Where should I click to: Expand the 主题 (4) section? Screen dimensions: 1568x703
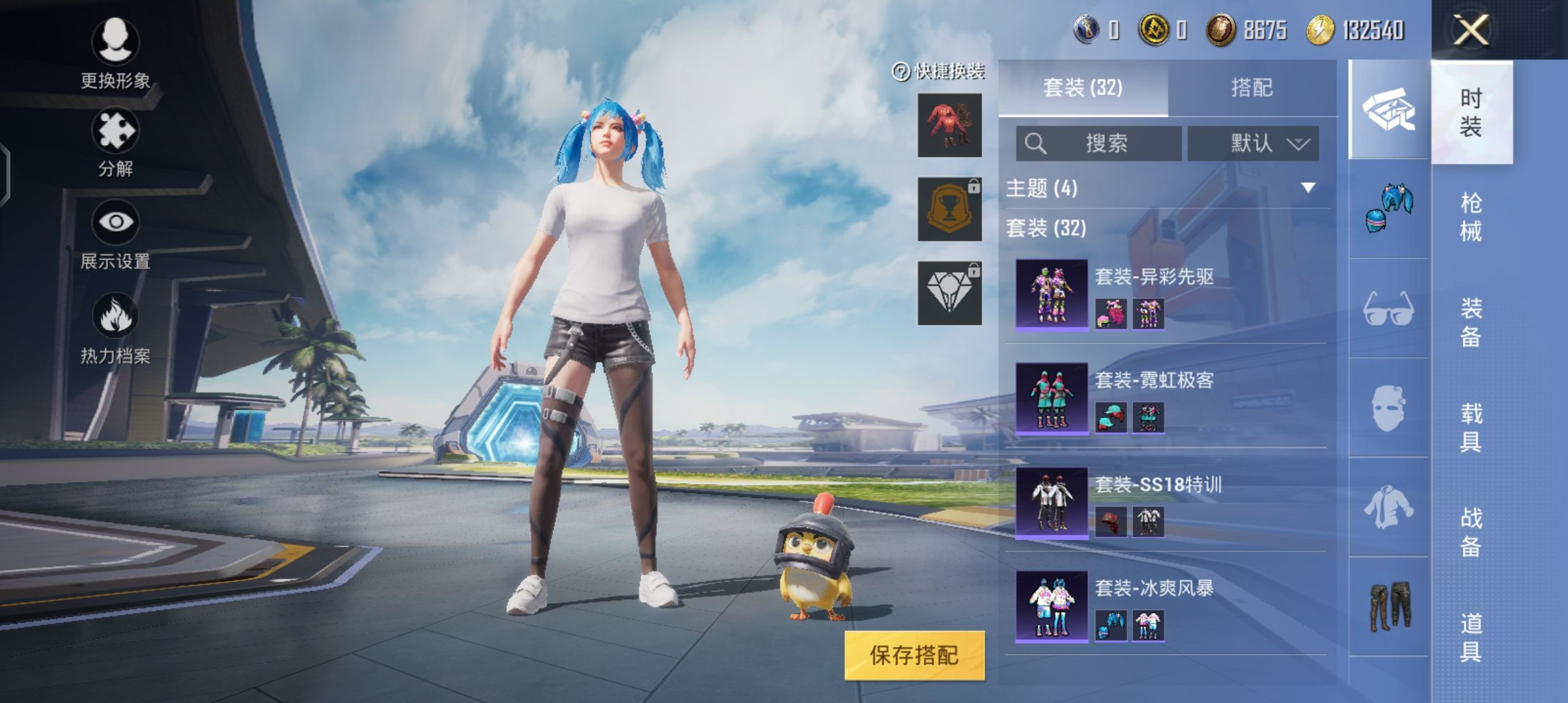coord(1167,188)
